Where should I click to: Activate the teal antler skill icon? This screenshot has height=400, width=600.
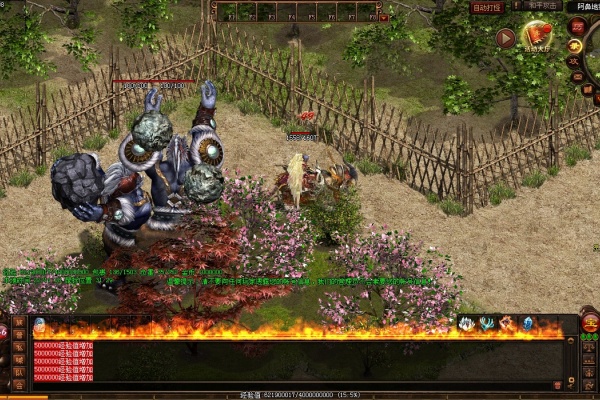[x=486, y=323]
